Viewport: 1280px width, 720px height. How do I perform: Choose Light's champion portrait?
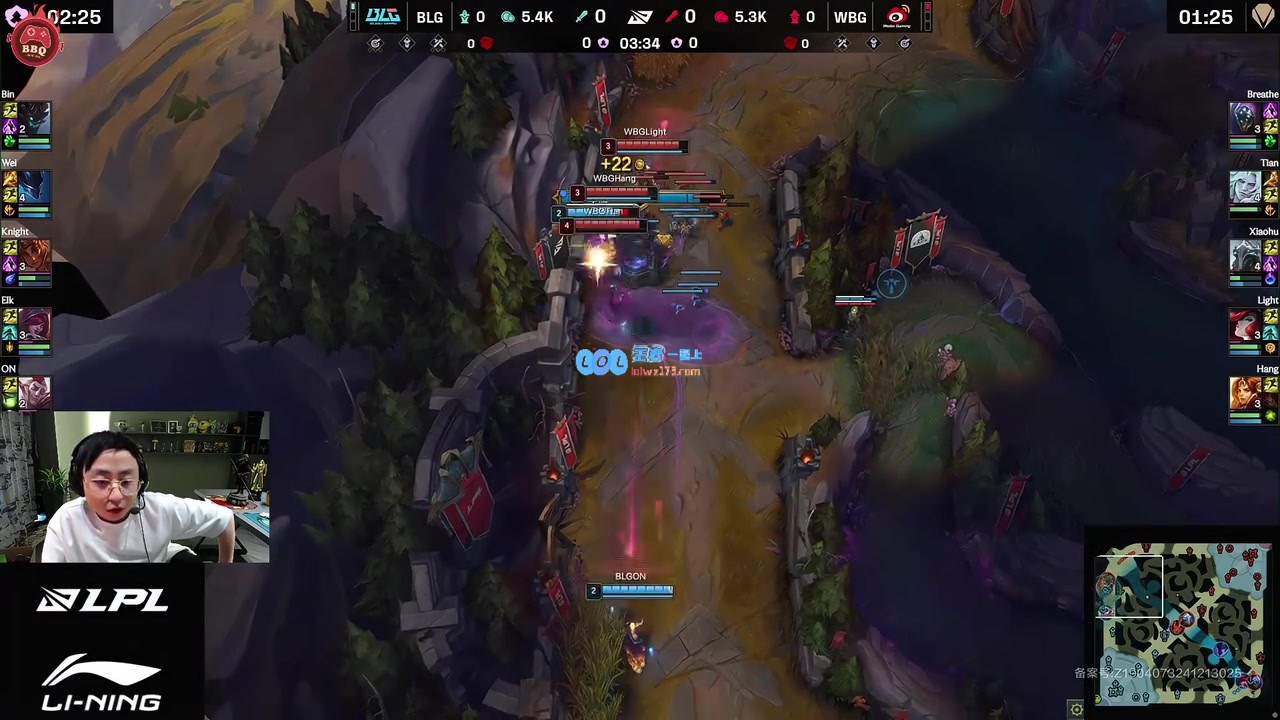click(1245, 324)
